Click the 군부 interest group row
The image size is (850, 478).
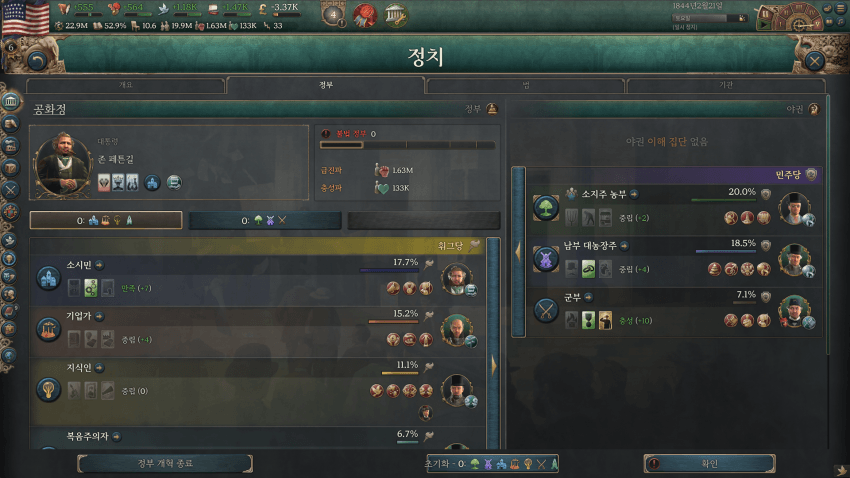tap(660, 310)
